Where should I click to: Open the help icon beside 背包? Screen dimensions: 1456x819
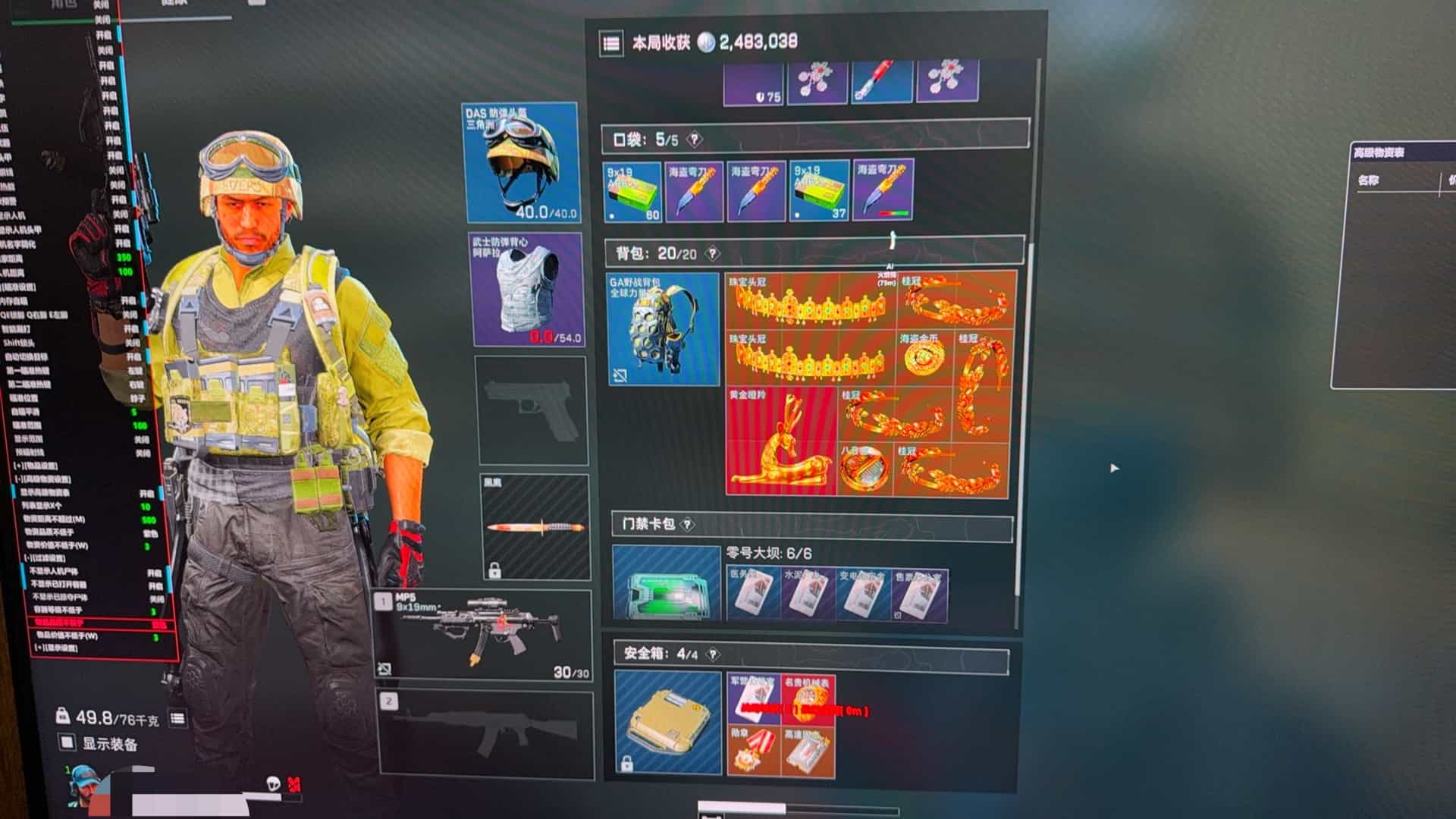[712, 253]
